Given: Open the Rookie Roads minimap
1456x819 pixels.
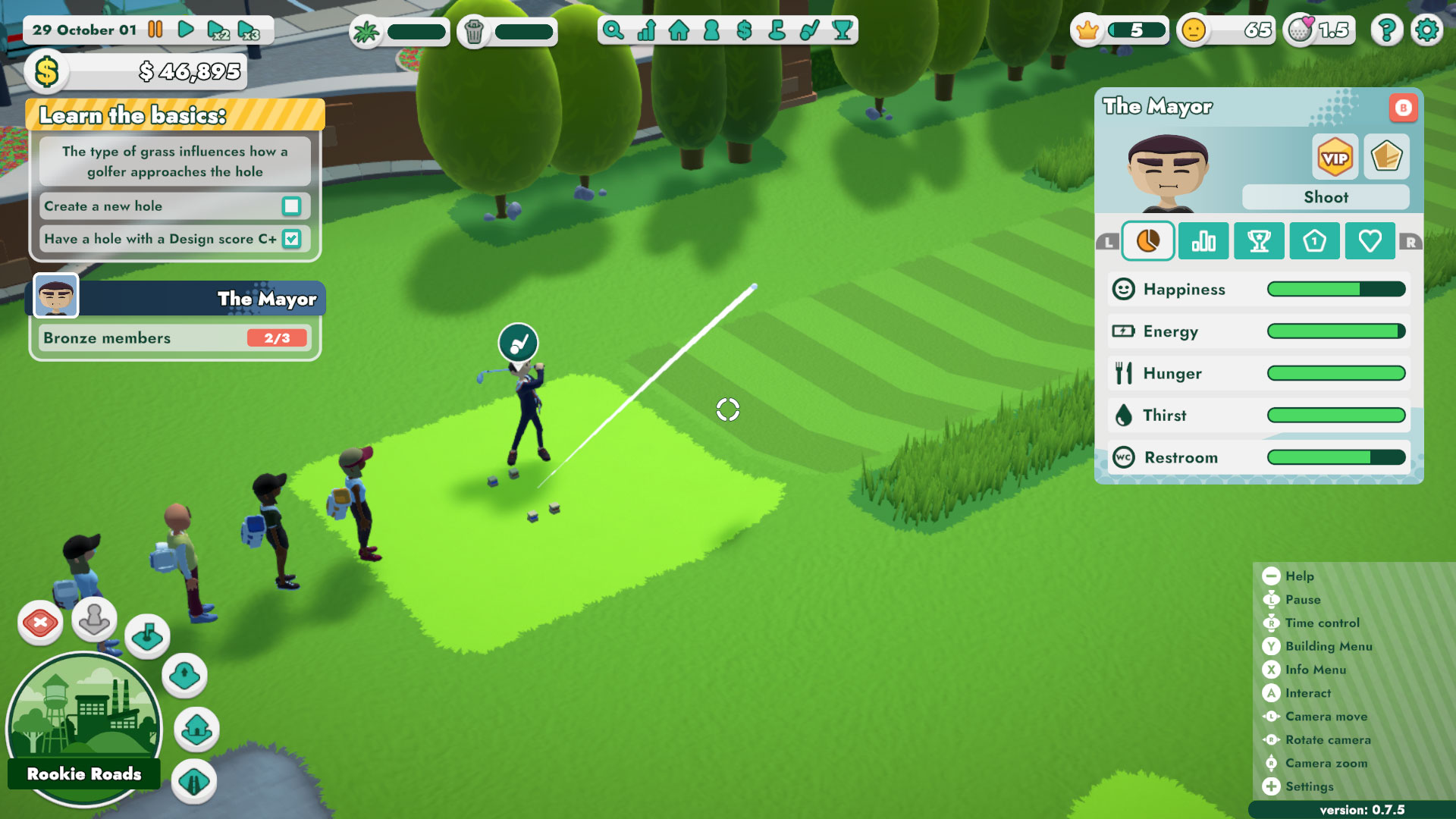Looking at the screenshot, I should [83, 728].
